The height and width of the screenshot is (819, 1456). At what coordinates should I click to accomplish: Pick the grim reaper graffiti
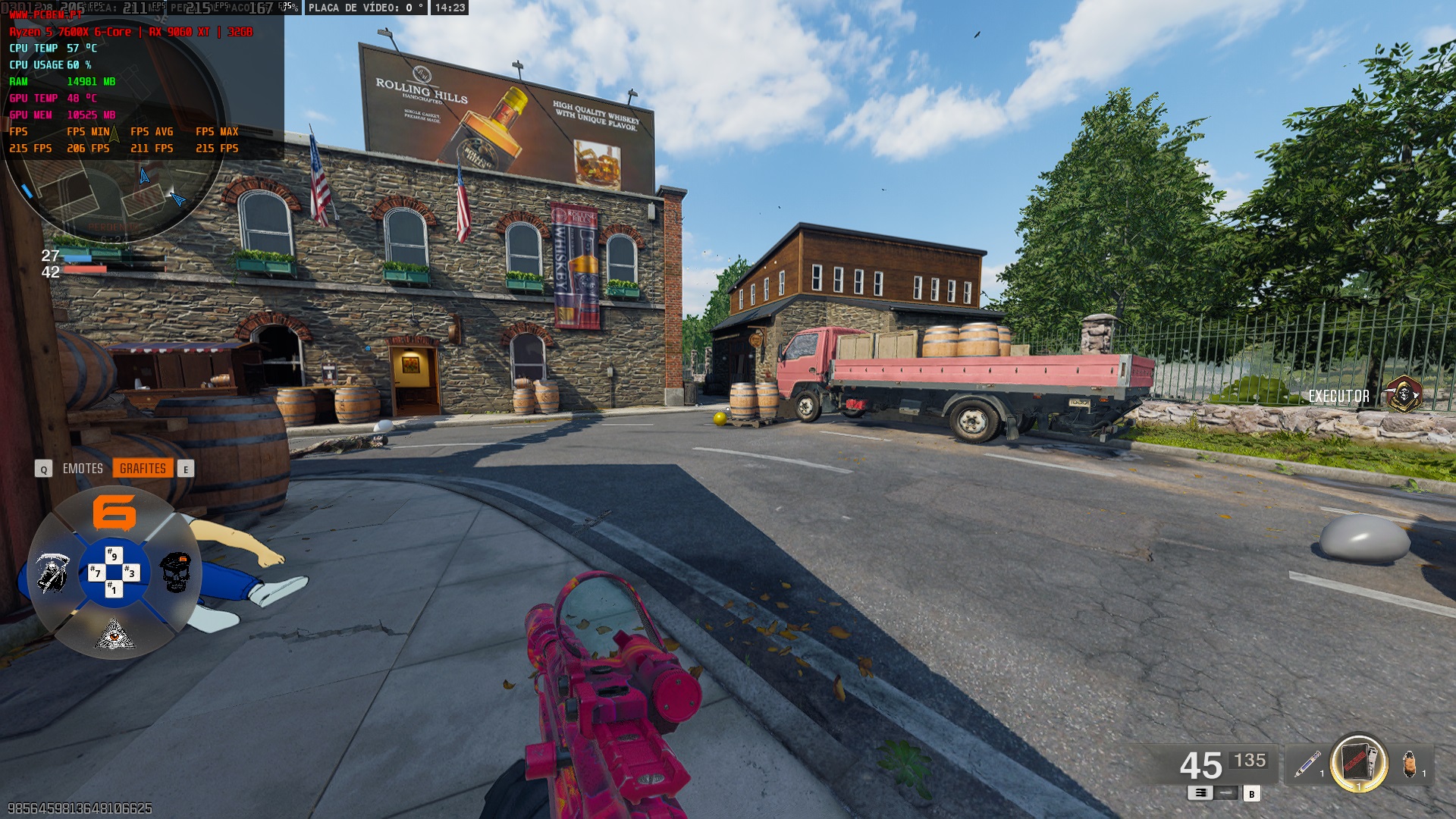(x=52, y=573)
